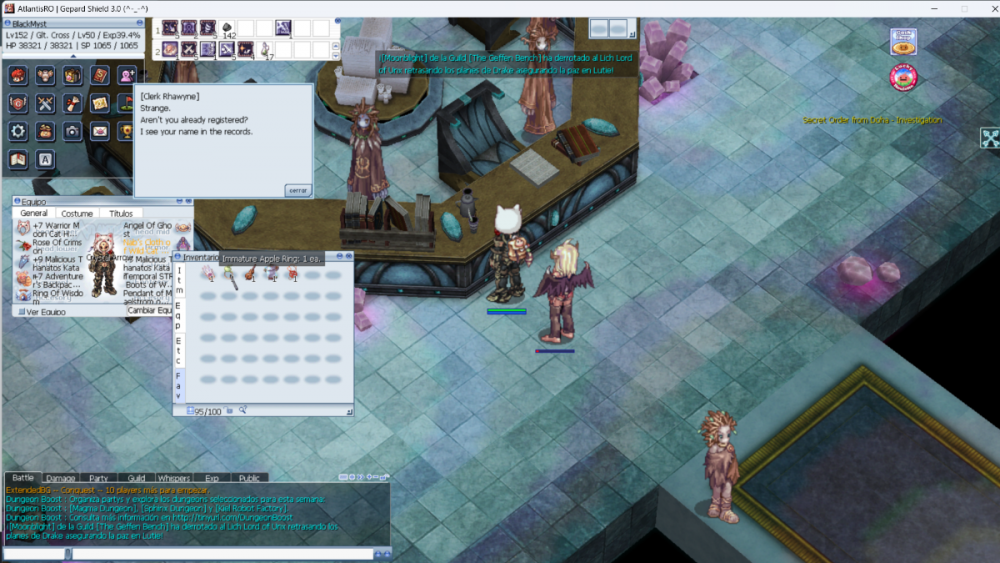
Task: Use the potion in the hotbar
Action: click(266, 48)
